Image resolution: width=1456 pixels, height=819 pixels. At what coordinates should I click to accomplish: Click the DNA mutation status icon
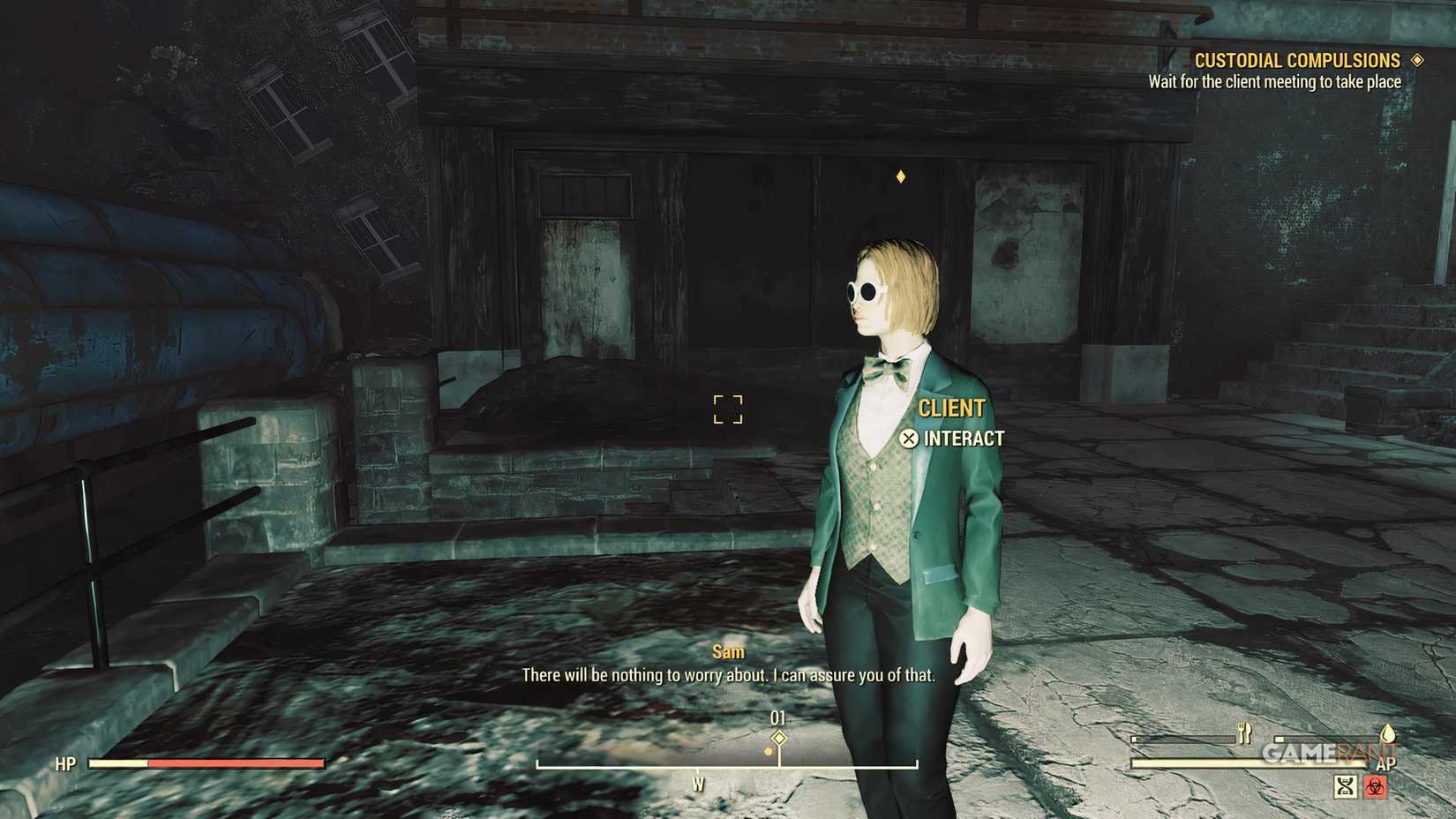point(1345,787)
